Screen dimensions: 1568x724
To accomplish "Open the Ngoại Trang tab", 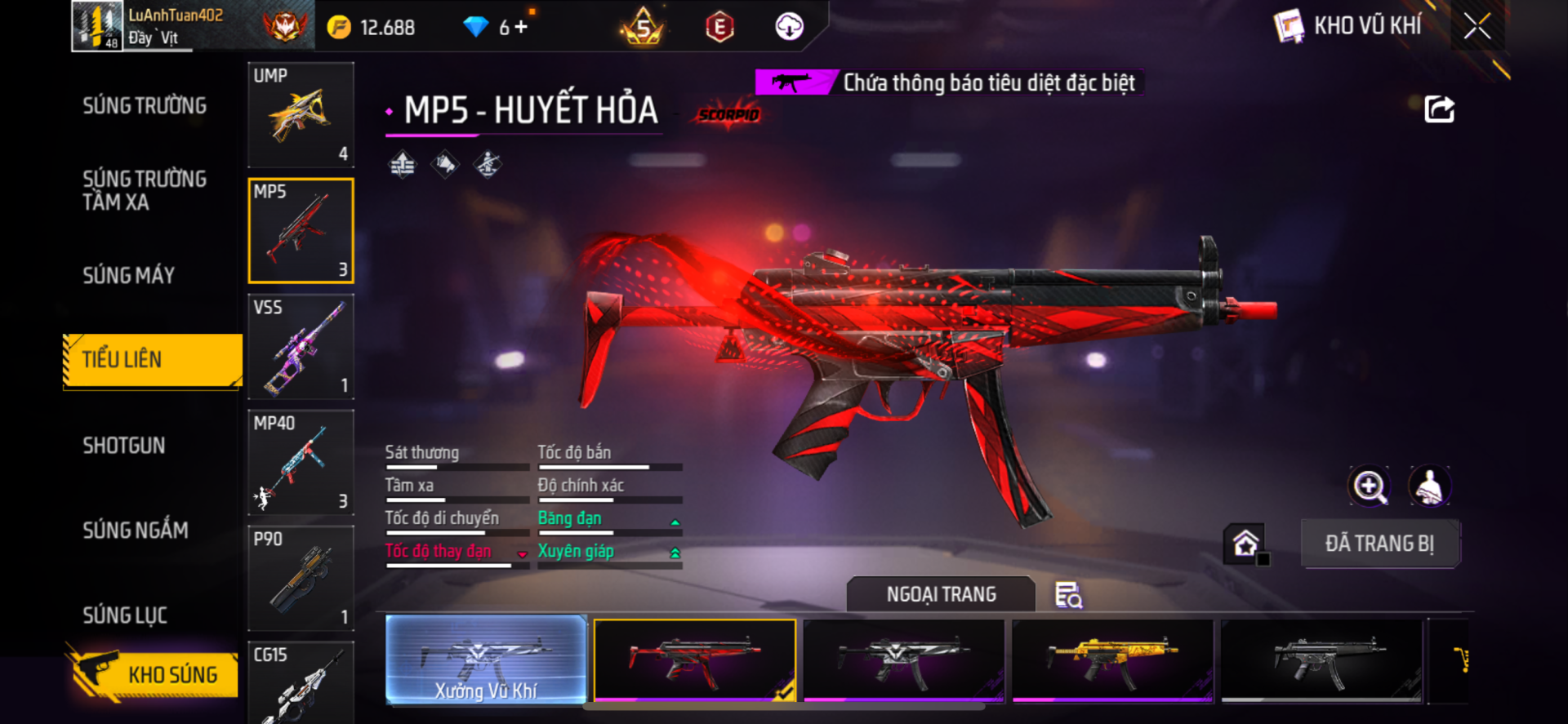I will coord(941,594).
